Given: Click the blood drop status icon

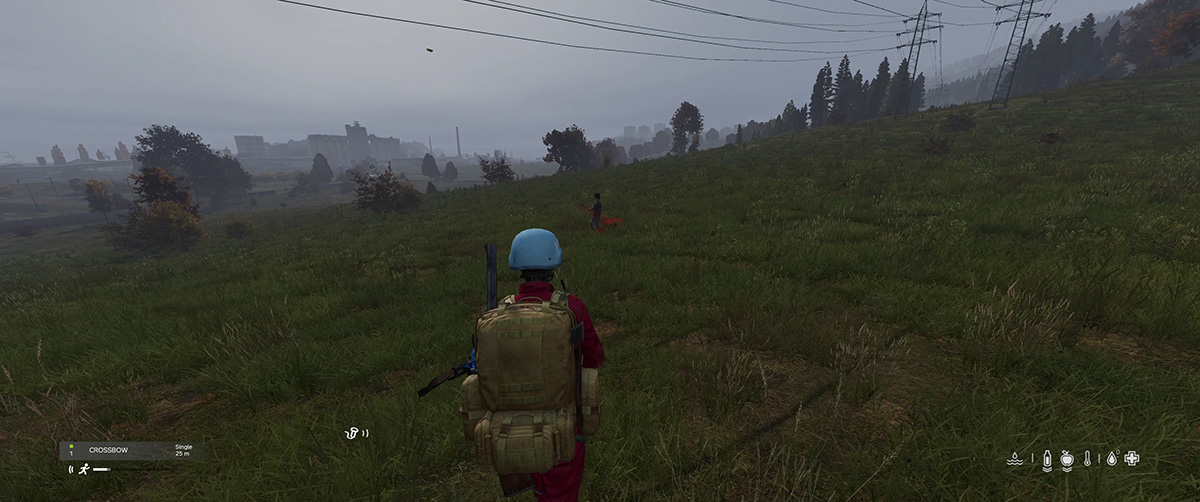Looking at the screenshot, I should coord(1111,459).
